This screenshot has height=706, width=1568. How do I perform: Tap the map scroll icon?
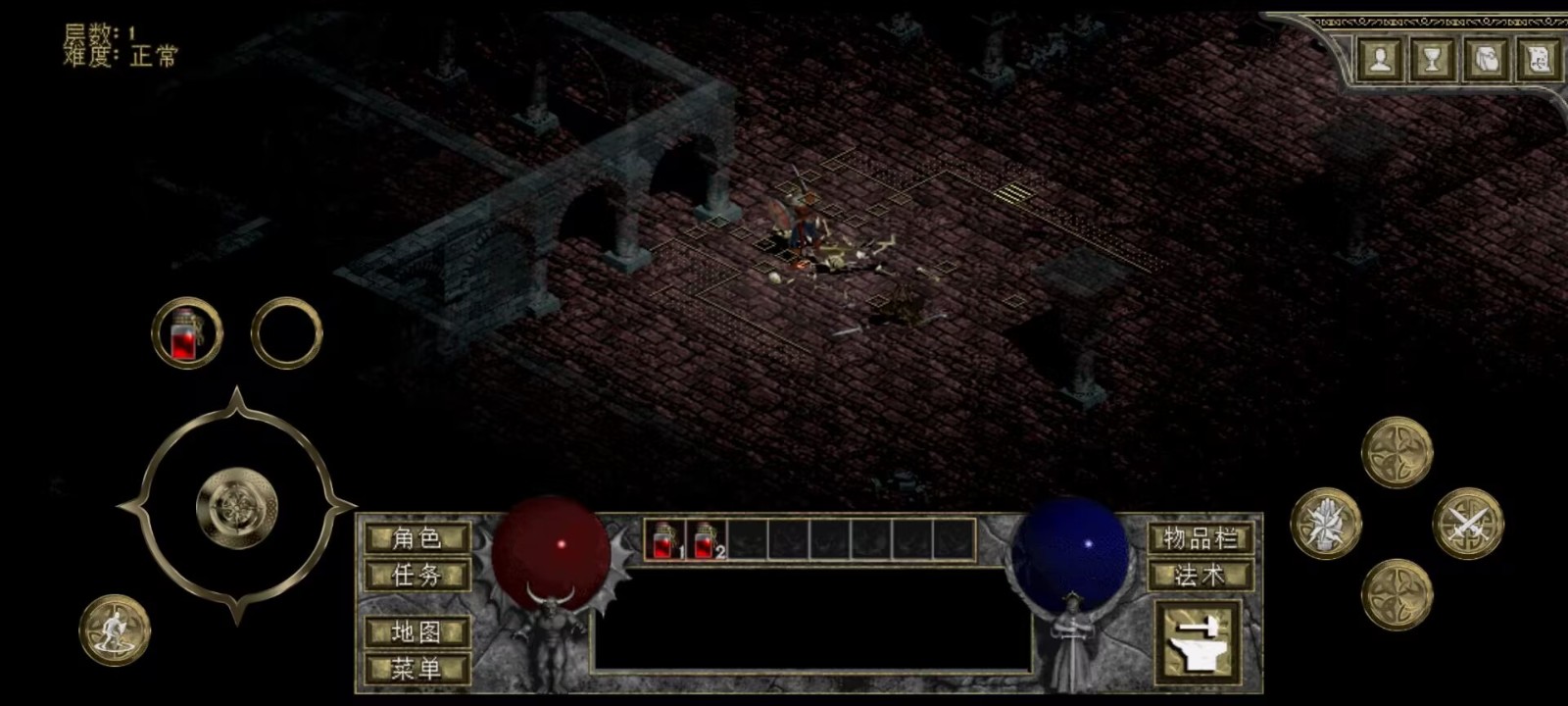(x=1538, y=61)
